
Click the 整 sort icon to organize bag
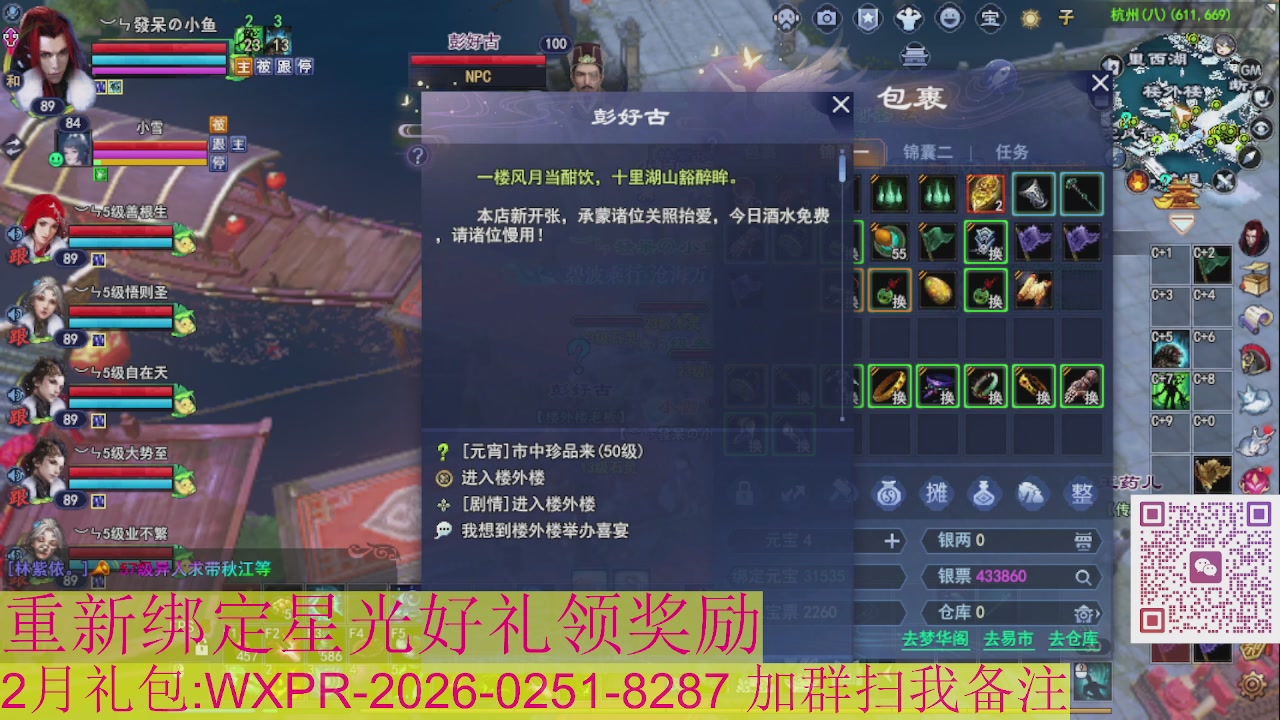[x=1079, y=493]
